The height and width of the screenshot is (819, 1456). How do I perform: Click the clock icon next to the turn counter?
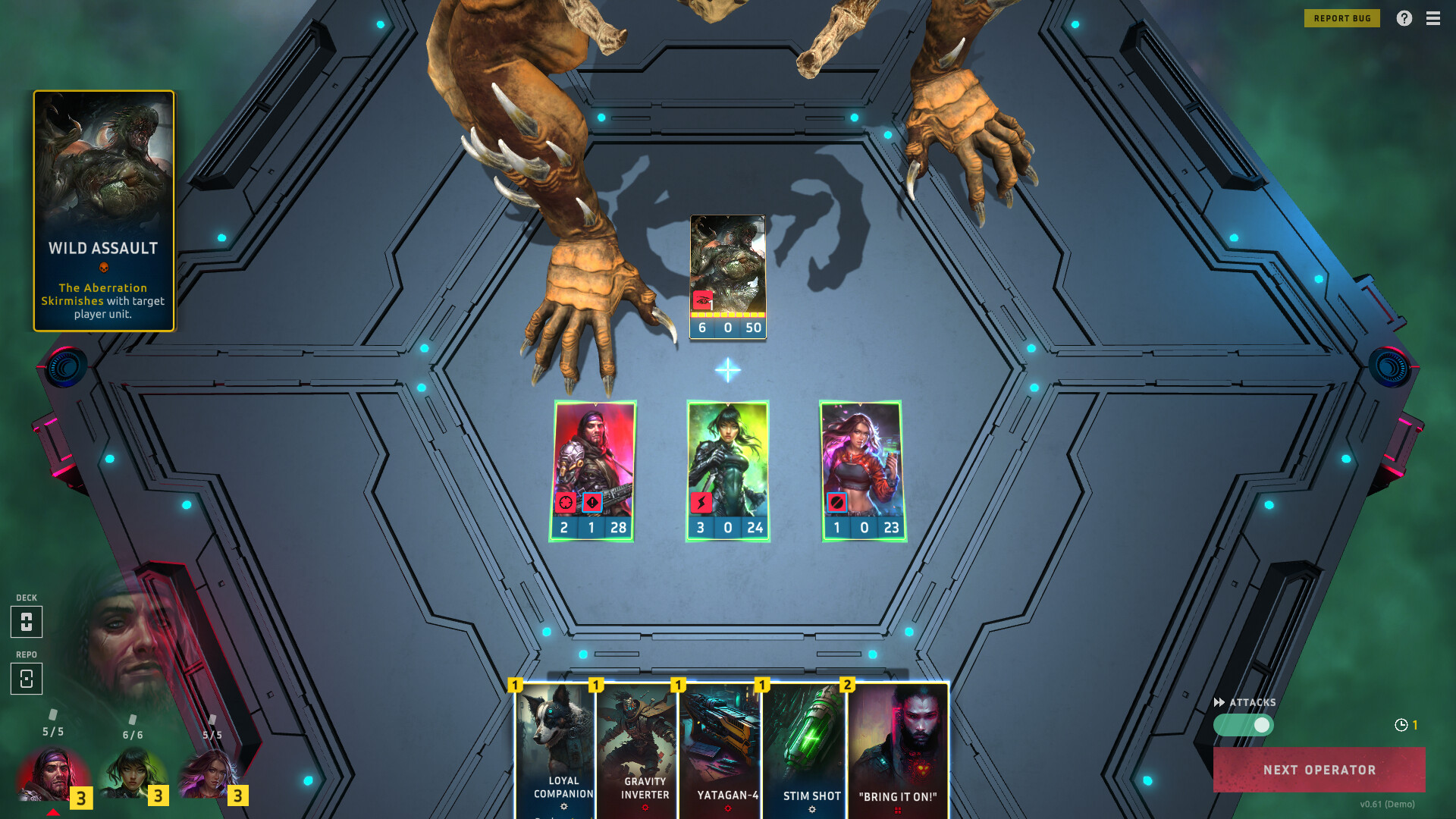pos(1402,724)
